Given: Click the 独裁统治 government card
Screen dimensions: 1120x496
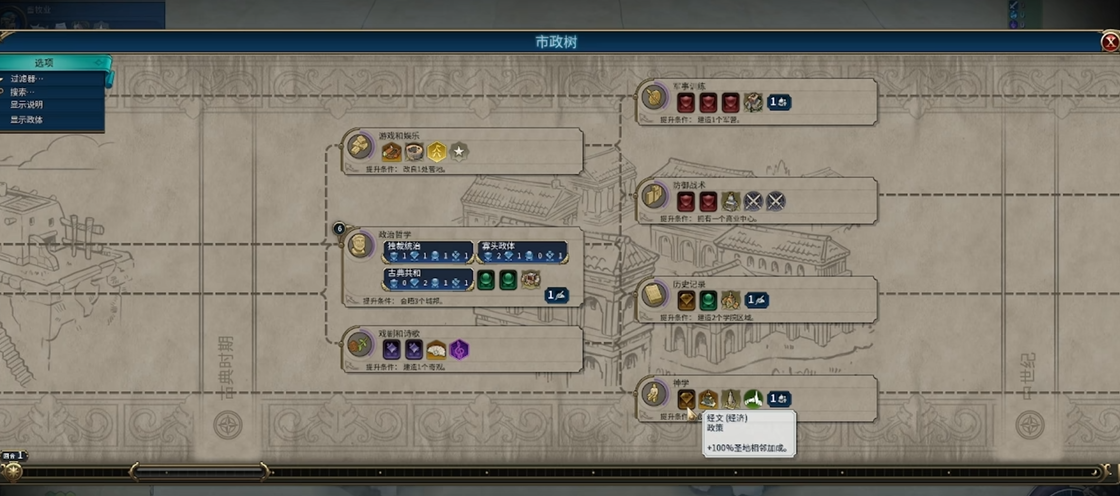Looking at the screenshot, I should [427, 251].
